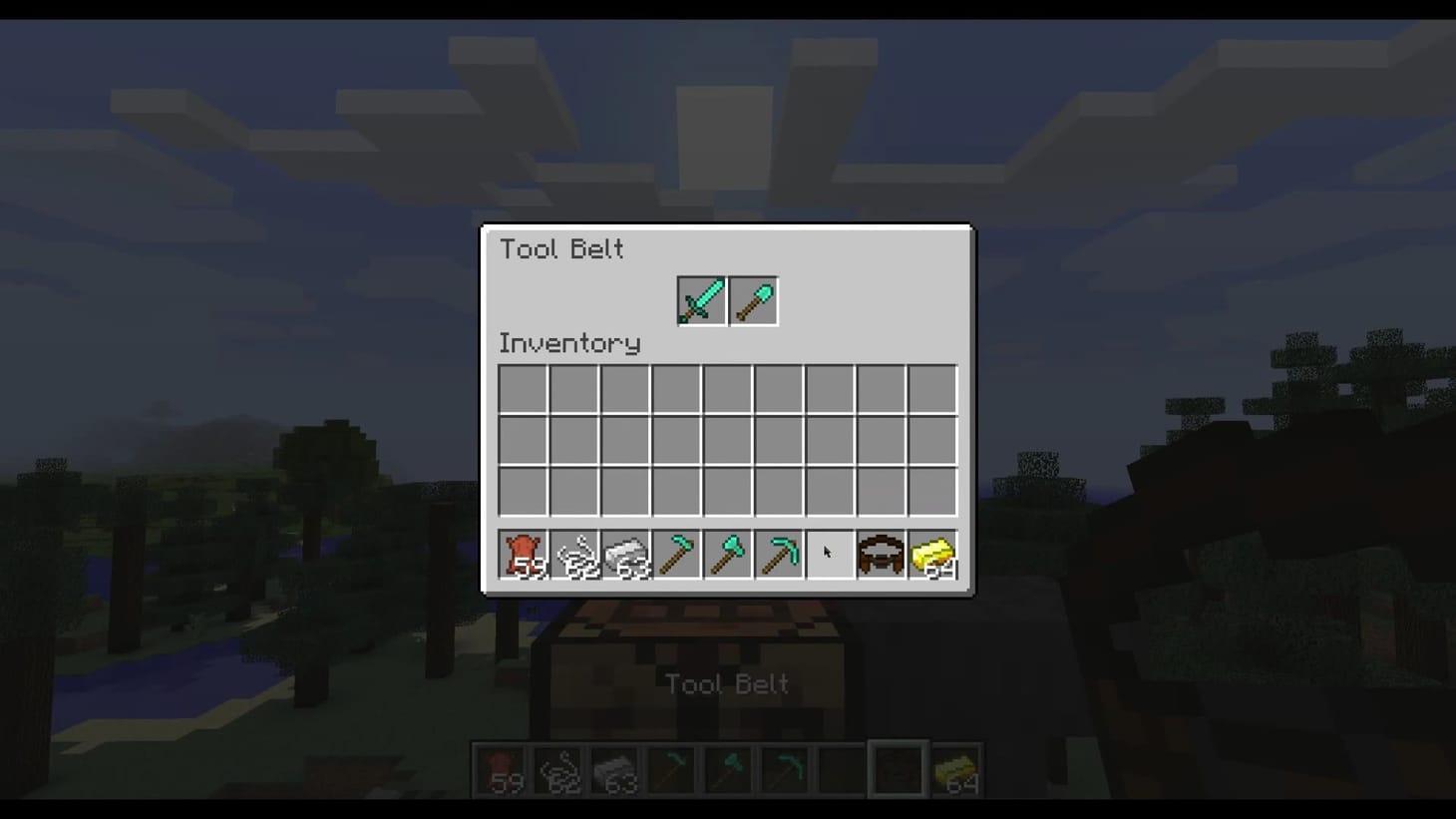Pick up the iron ingots in the hotbar
The height and width of the screenshot is (819, 1456).
pos(625,553)
